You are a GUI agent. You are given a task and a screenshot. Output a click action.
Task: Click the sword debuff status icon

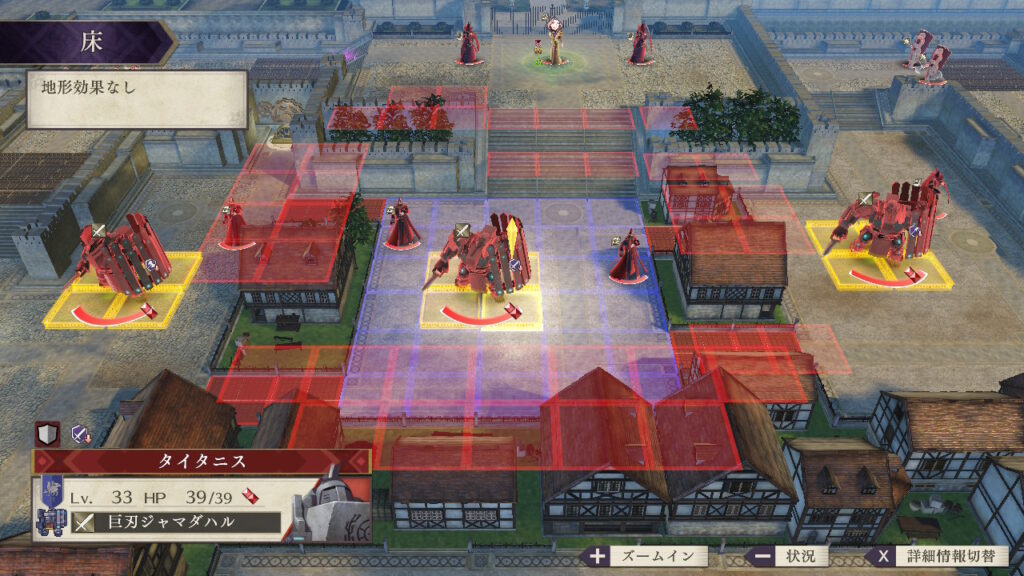[81, 433]
